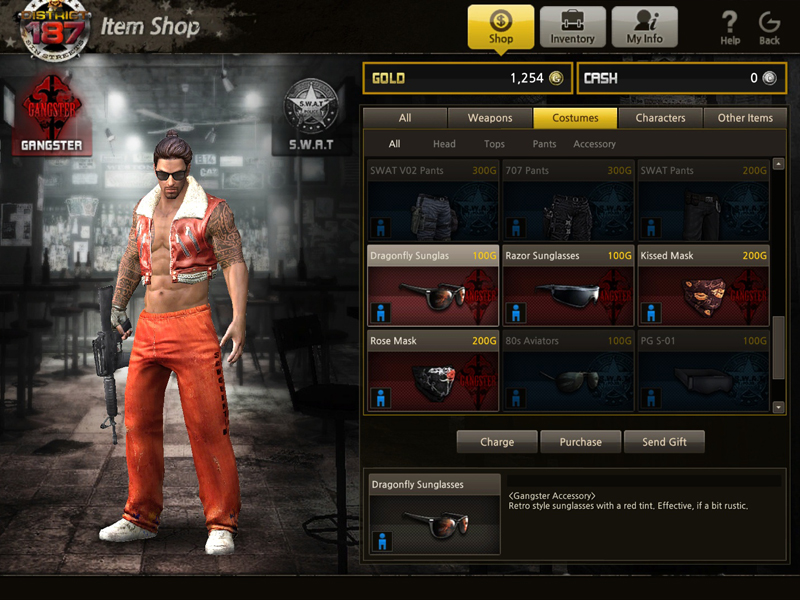Open the Other Items tab

[x=745, y=118]
